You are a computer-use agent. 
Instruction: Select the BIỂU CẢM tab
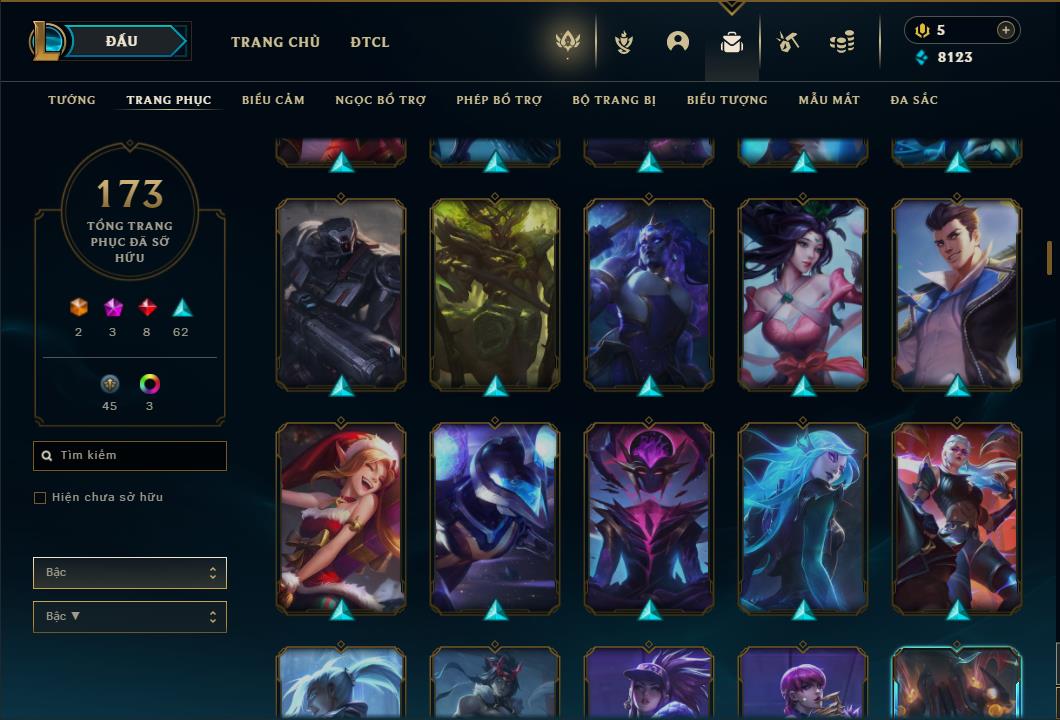click(x=273, y=100)
